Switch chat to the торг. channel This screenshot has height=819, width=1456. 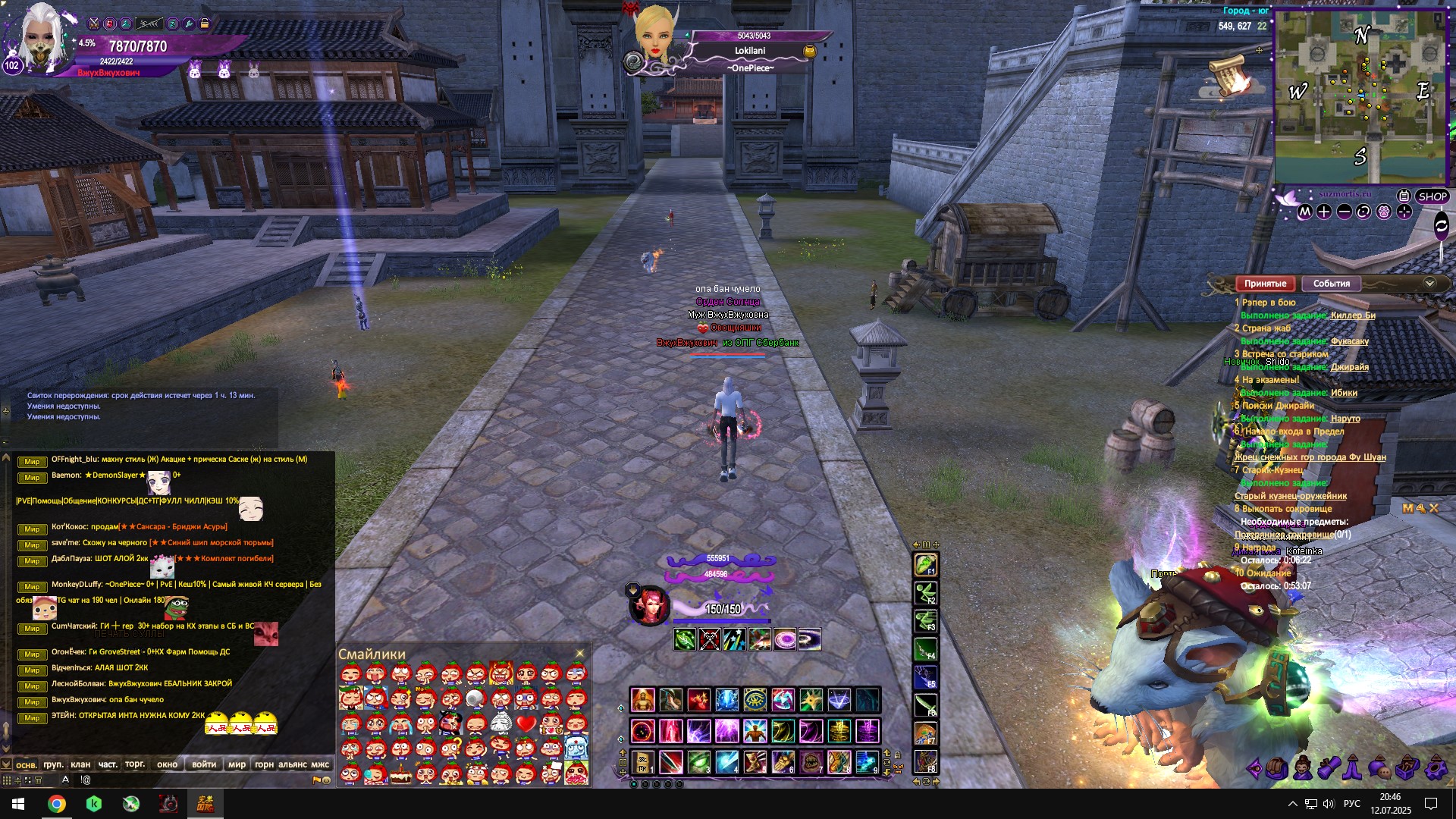(x=135, y=764)
